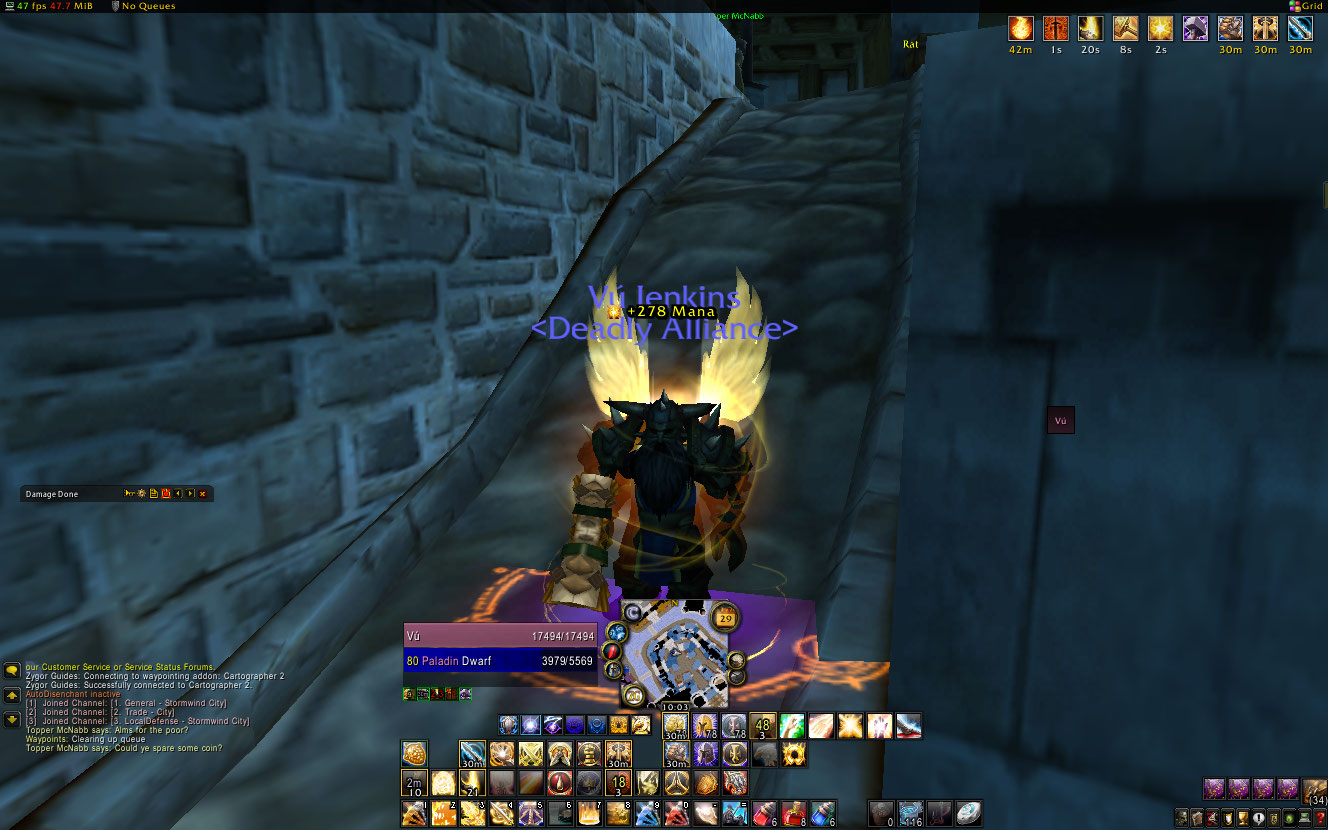Switch to the next segment with the right arrow on Damage Done
This screenshot has height=830, width=1328.
190,493
